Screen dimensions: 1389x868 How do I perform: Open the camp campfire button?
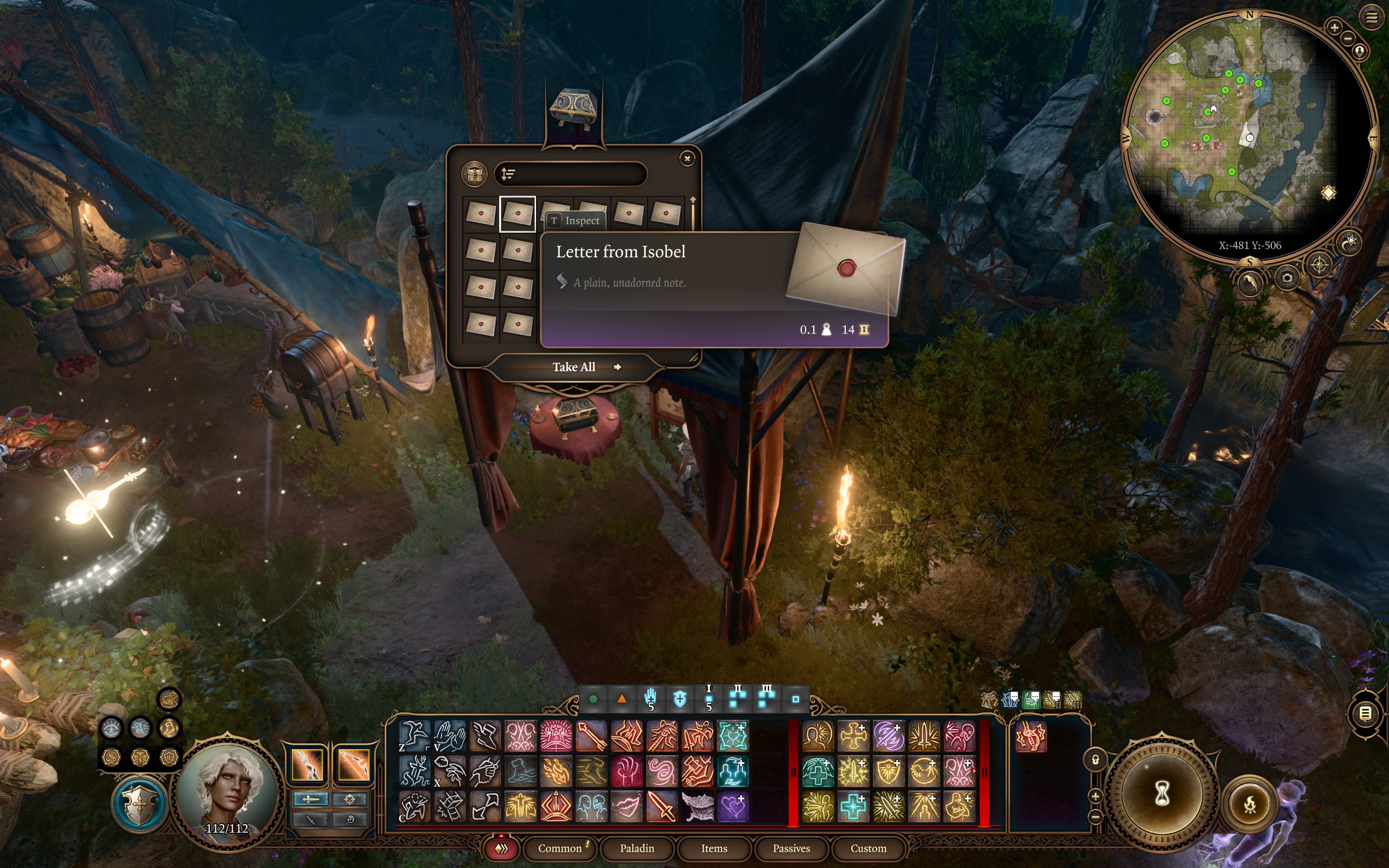(1250, 805)
